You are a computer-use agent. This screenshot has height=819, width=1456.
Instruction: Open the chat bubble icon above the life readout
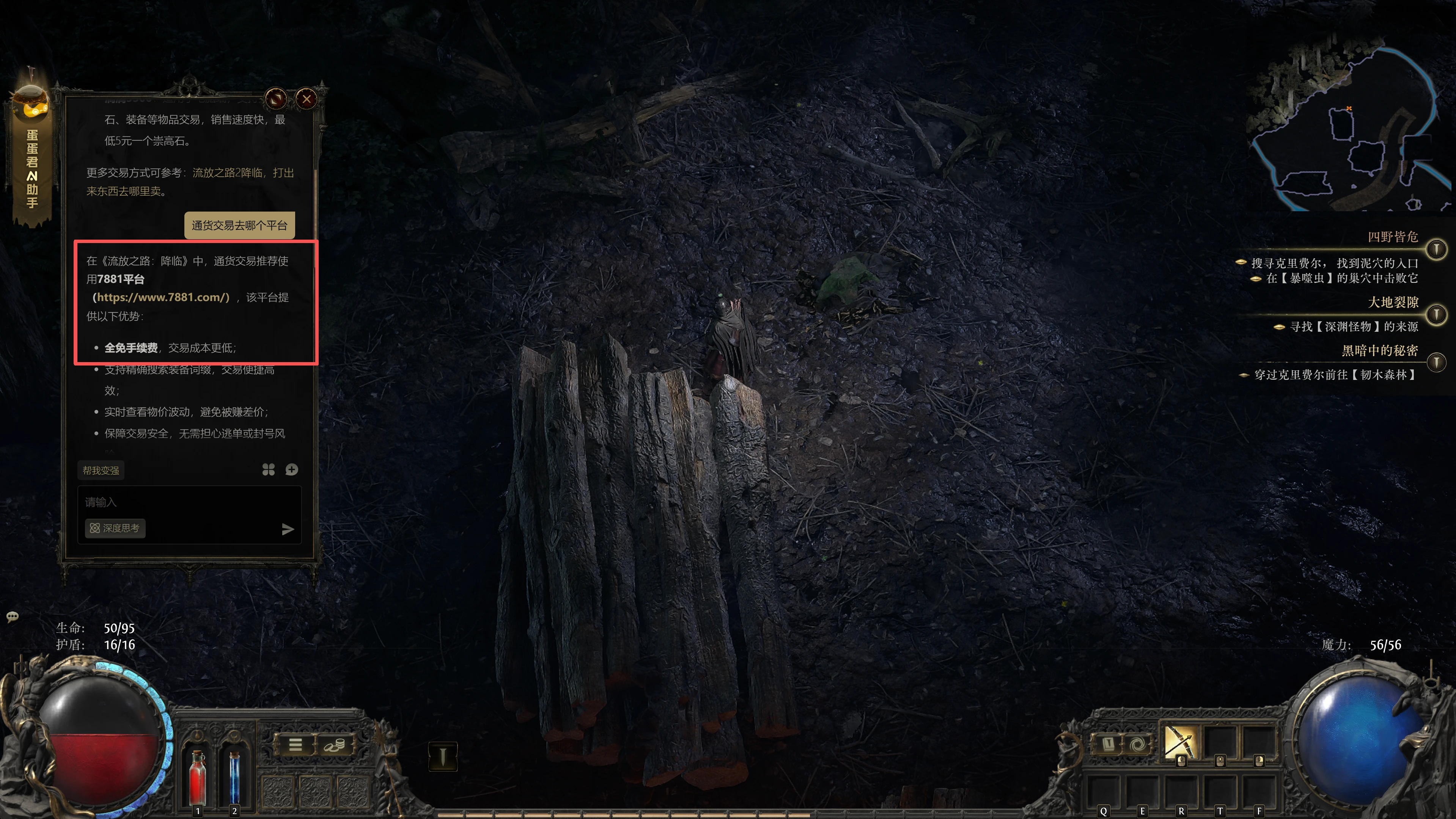pyautogui.click(x=13, y=616)
